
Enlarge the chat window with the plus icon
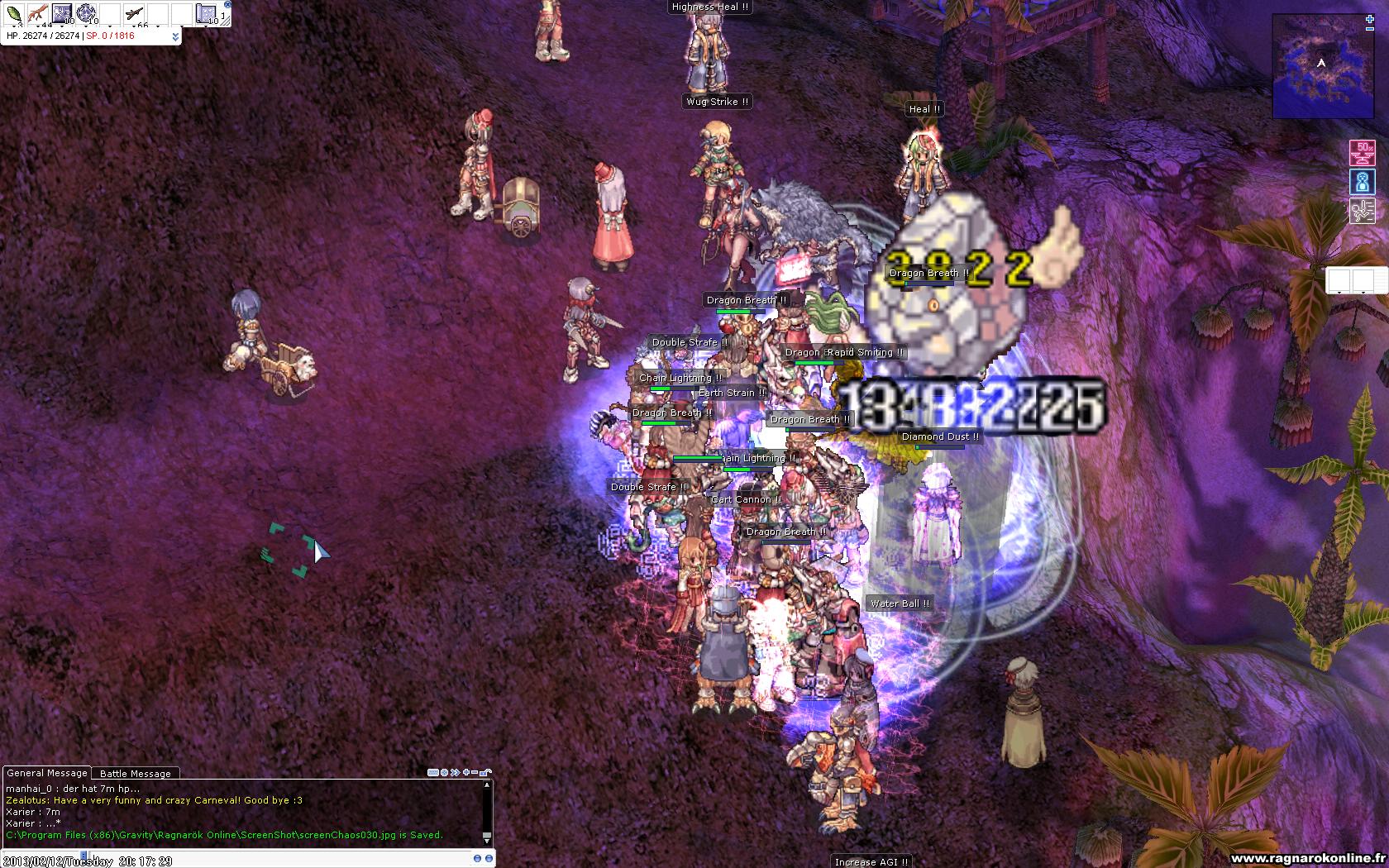pyautogui.click(x=466, y=773)
